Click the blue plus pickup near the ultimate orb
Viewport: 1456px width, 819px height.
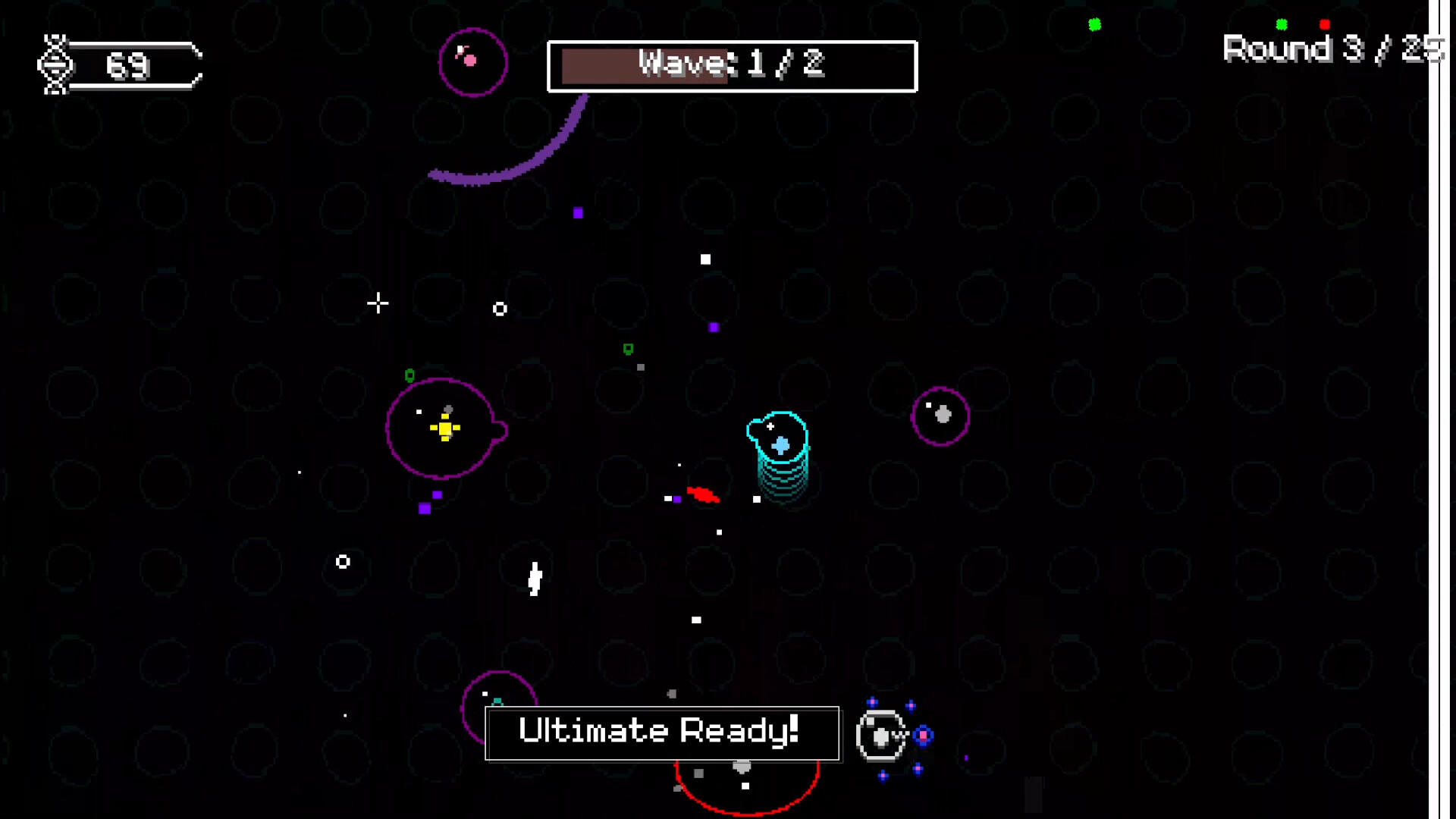[x=922, y=733]
